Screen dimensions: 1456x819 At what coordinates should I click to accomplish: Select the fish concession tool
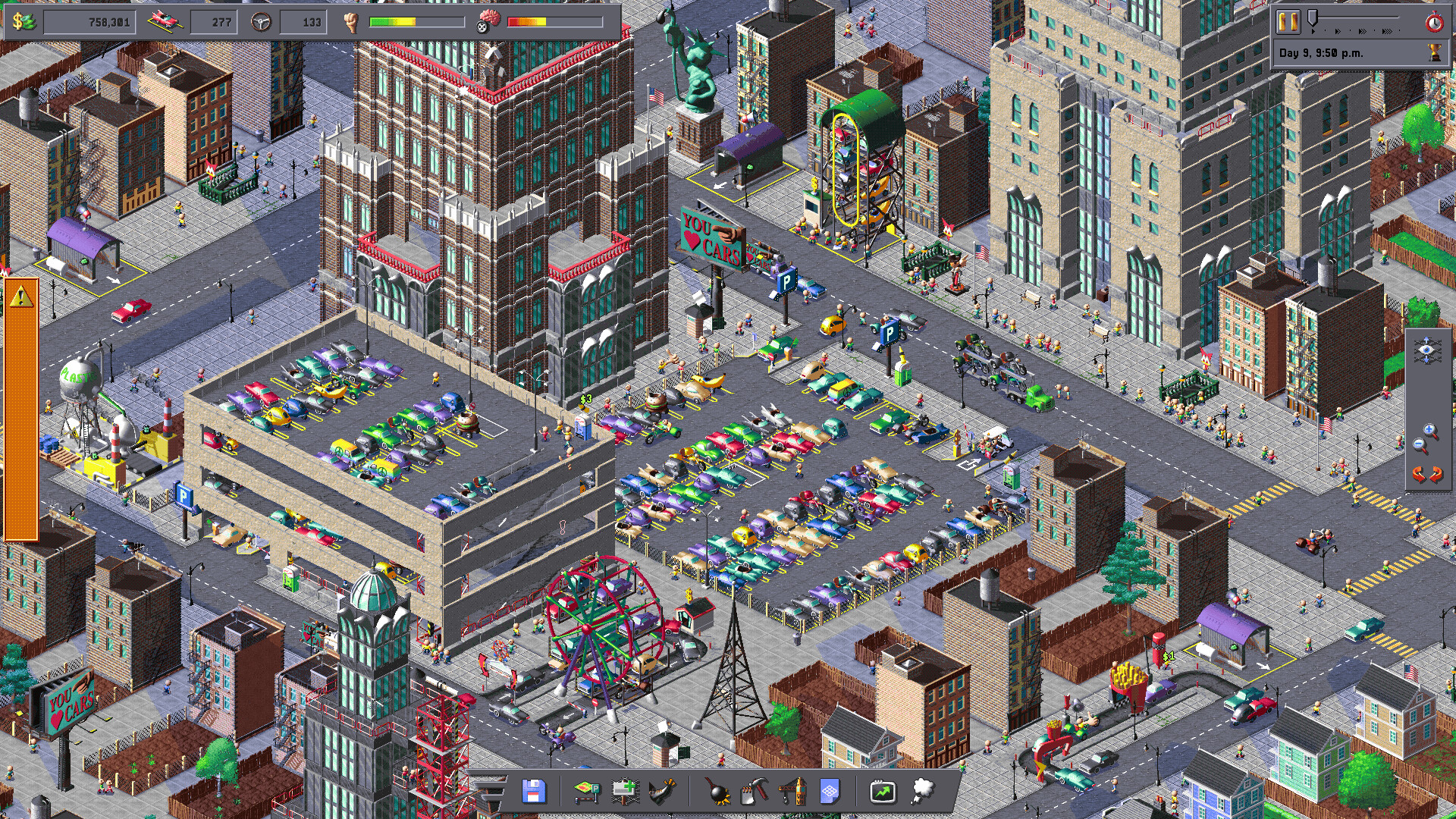pos(661,792)
